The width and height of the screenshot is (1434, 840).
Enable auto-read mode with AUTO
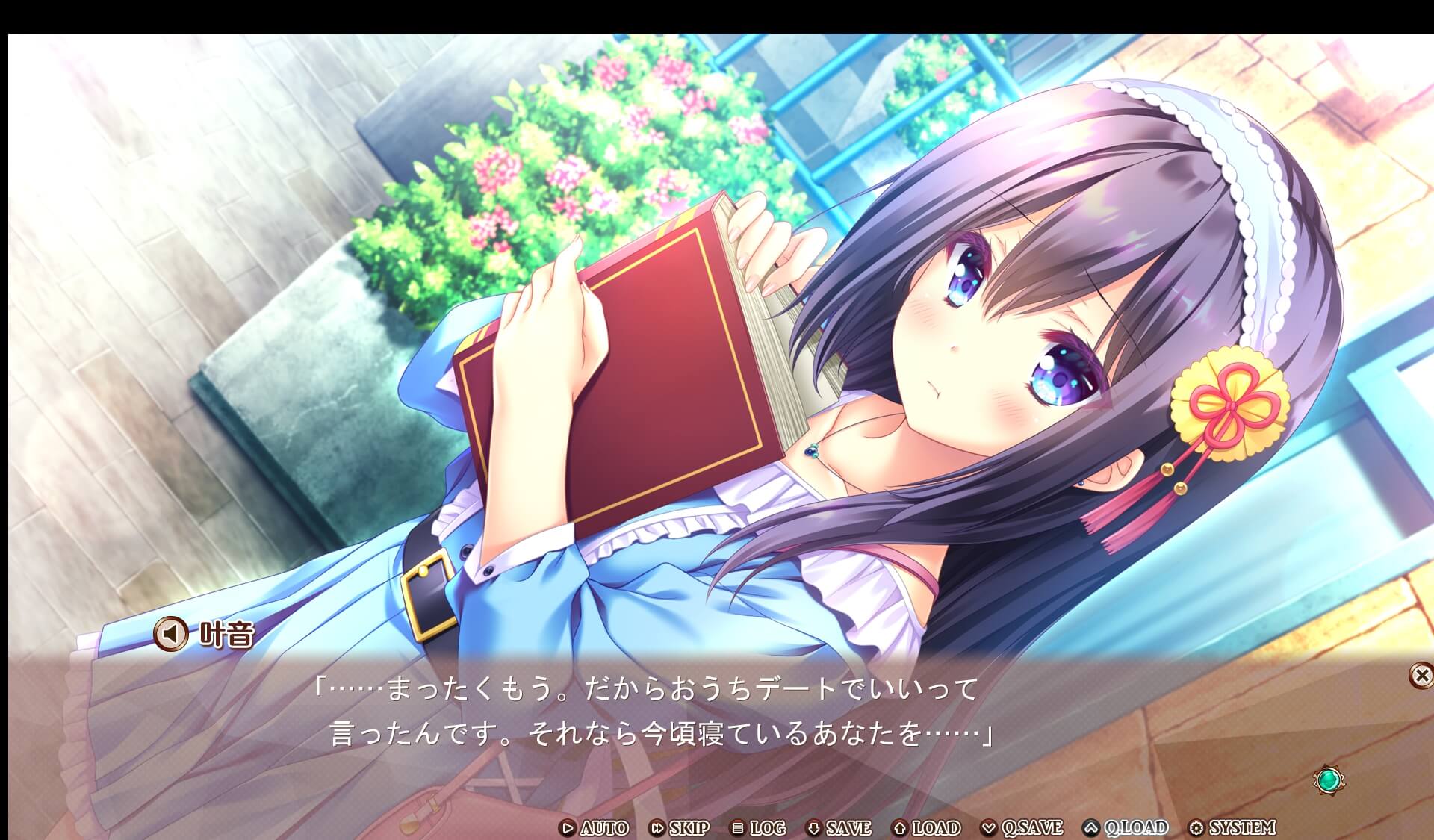[x=603, y=828]
